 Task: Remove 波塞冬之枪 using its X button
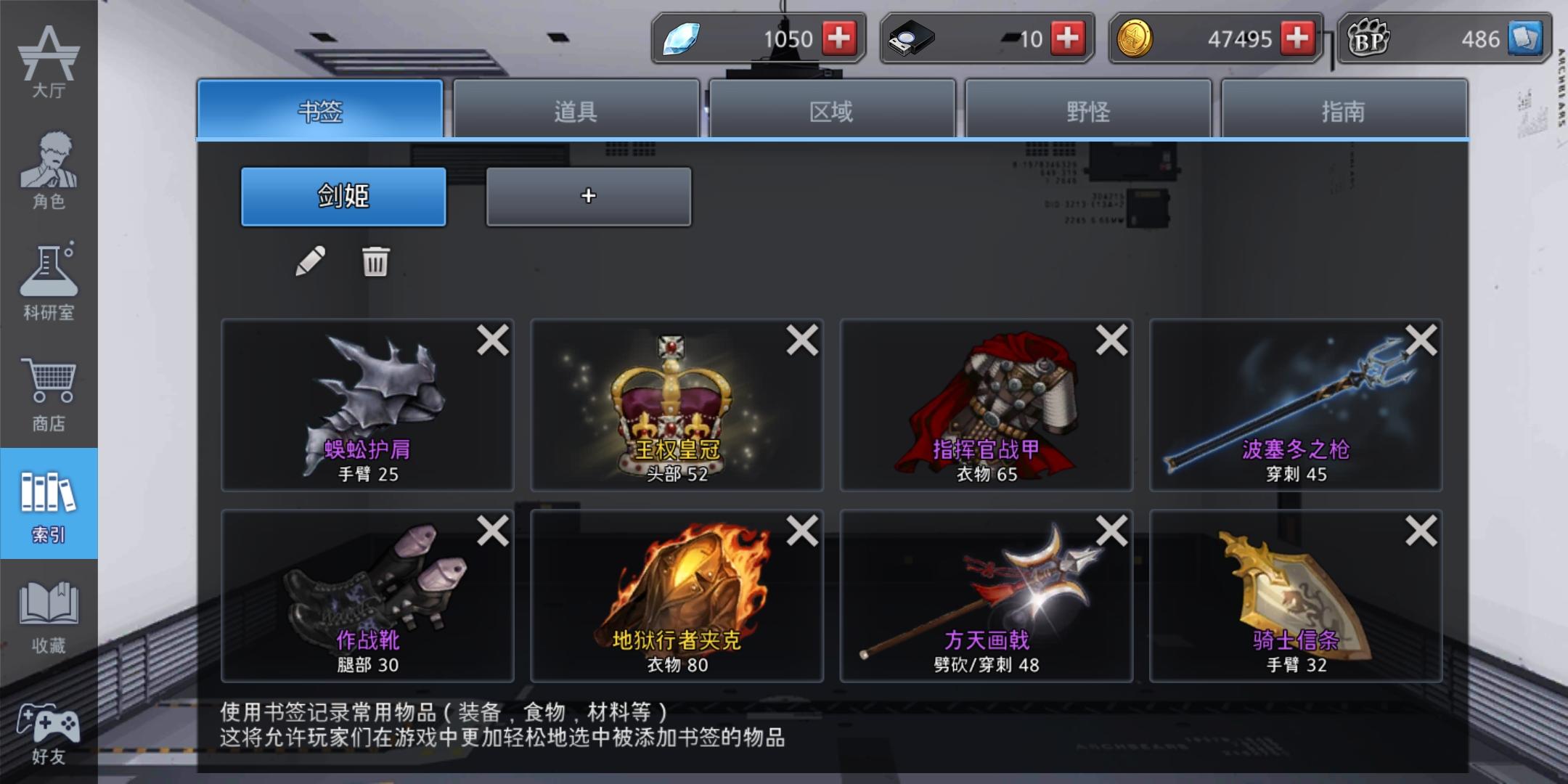pos(1419,341)
